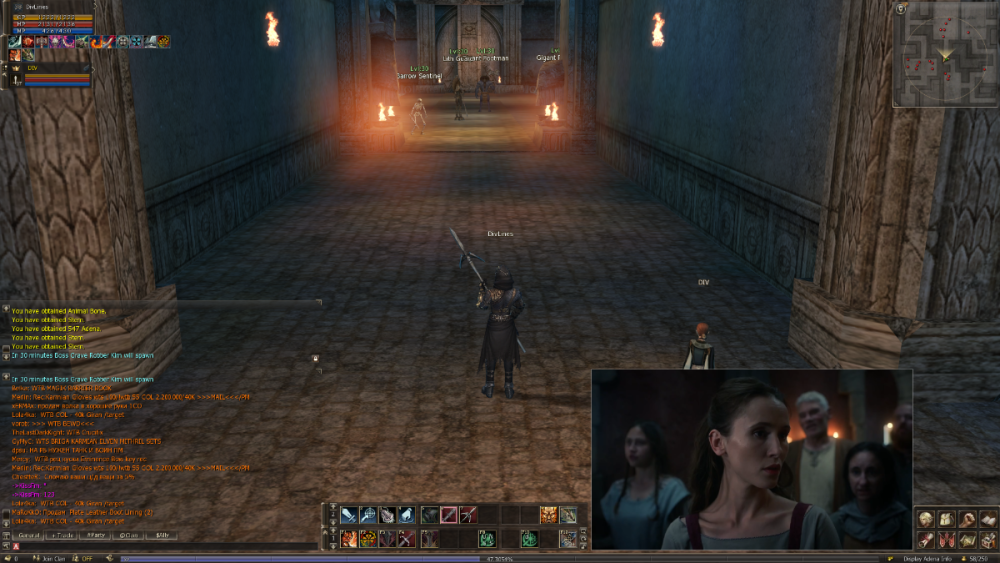Select the Party chat tab

[x=95, y=536]
